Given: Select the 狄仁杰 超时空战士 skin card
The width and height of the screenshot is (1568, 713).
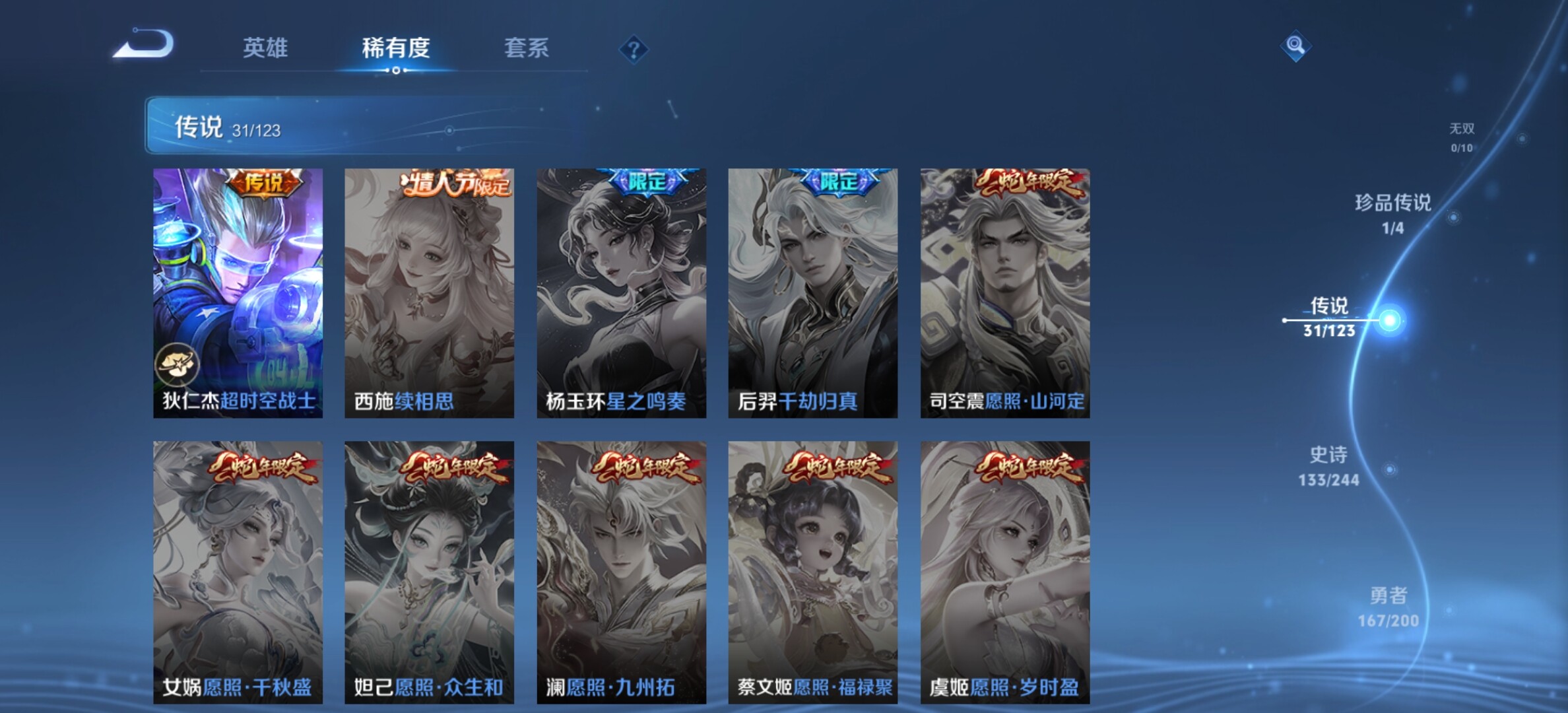Looking at the screenshot, I should (x=238, y=292).
